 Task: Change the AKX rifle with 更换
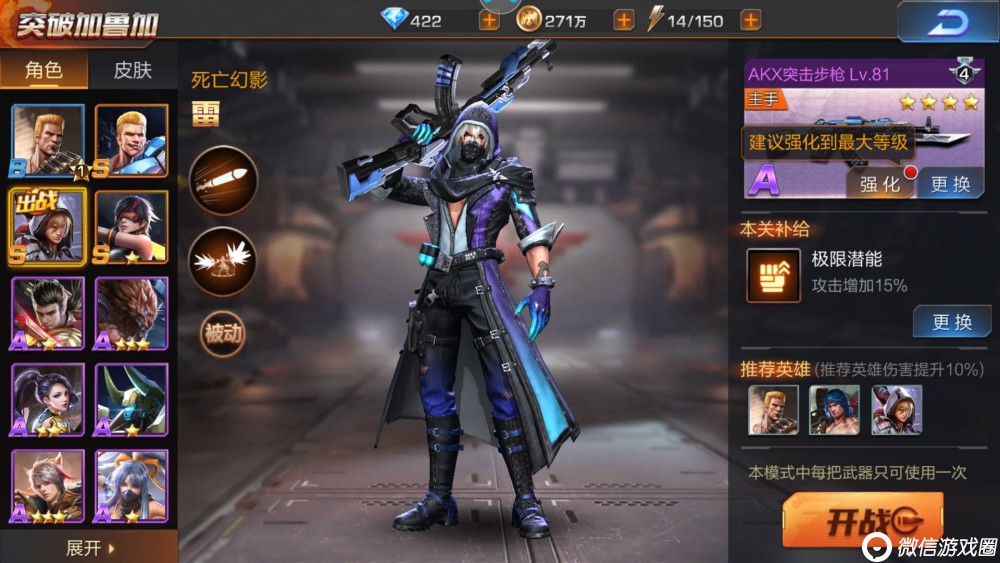coord(950,184)
